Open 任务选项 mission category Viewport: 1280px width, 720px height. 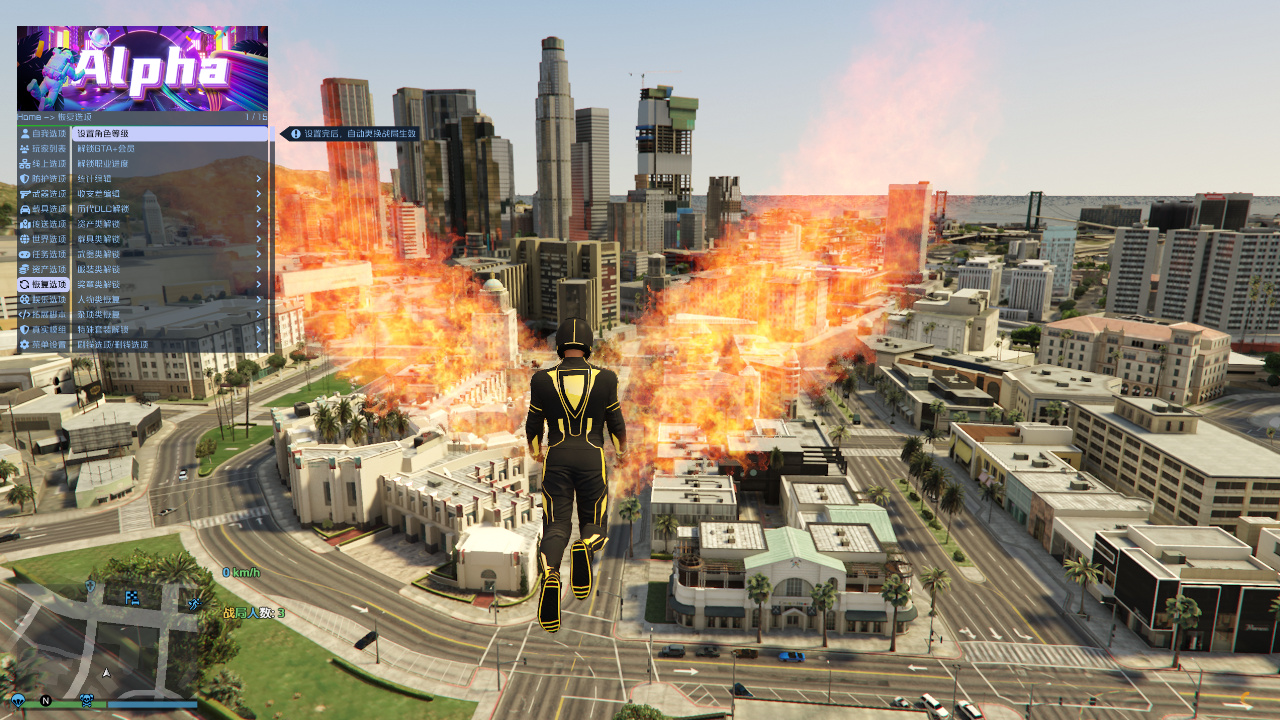[43, 254]
